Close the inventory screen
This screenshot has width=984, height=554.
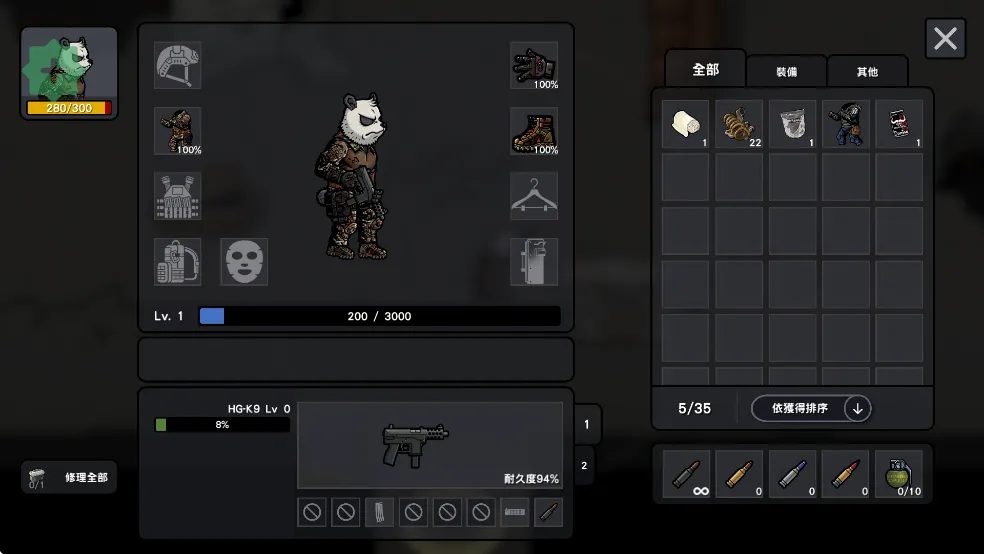coord(945,39)
